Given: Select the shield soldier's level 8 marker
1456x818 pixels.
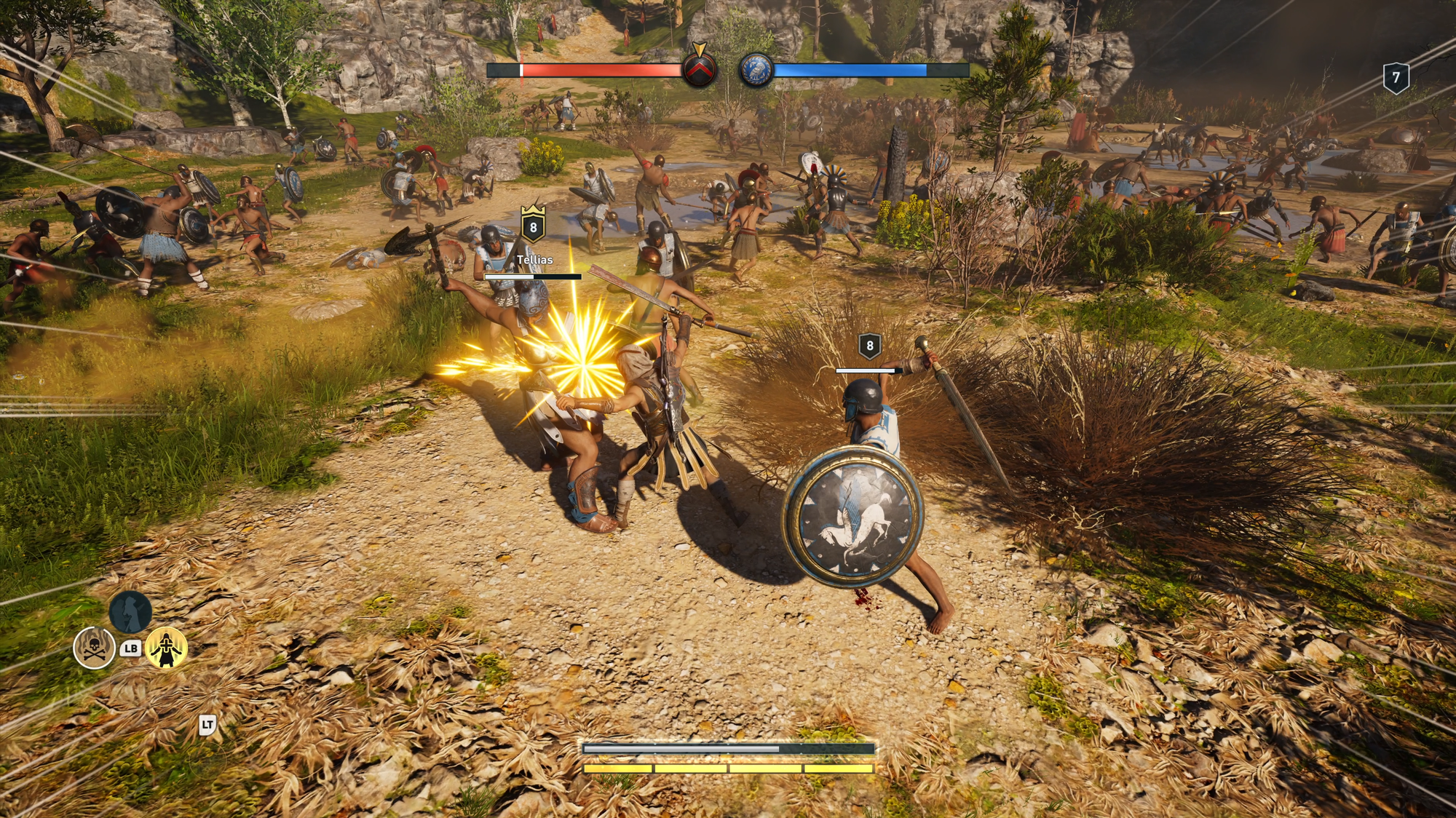Looking at the screenshot, I should point(869,346).
